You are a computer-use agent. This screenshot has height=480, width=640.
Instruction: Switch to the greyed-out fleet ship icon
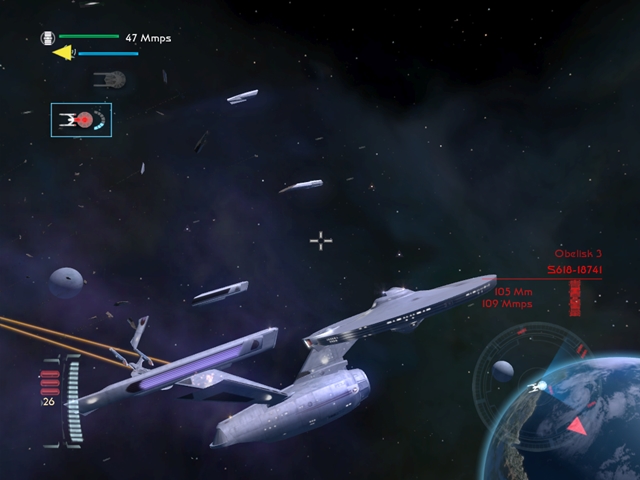(109, 79)
